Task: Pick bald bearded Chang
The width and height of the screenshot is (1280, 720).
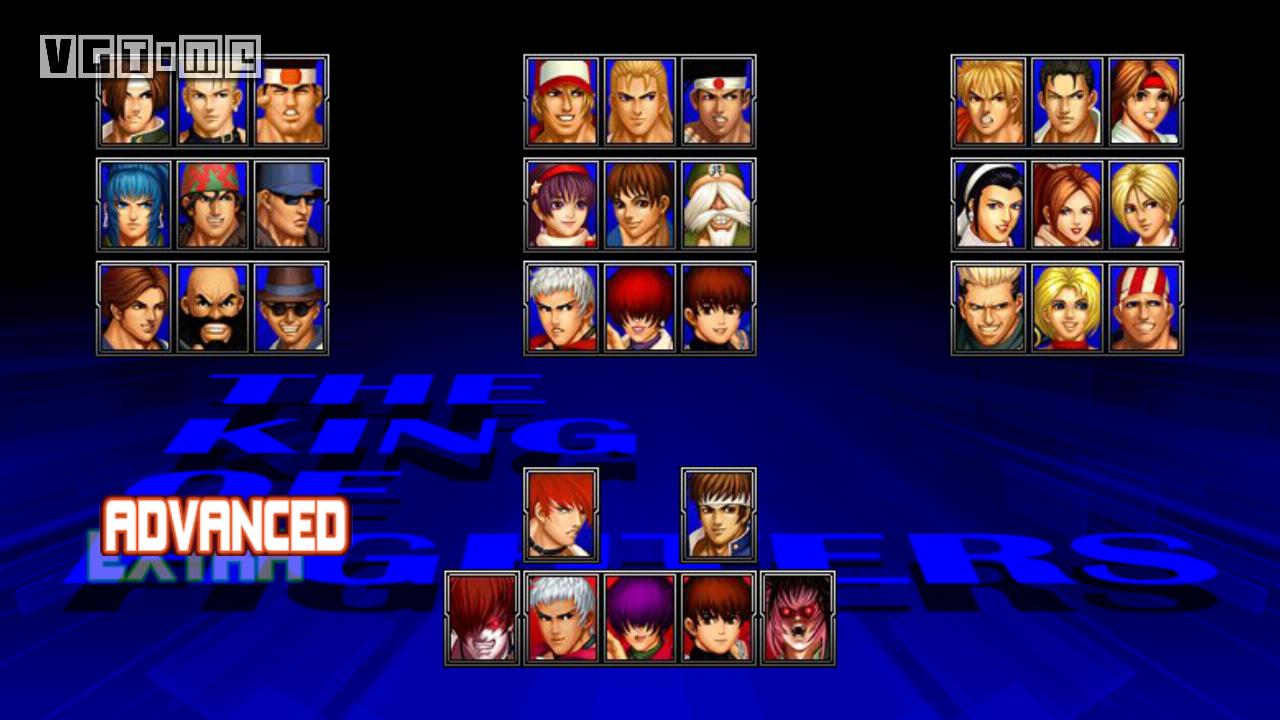Action: [x=213, y=308]
